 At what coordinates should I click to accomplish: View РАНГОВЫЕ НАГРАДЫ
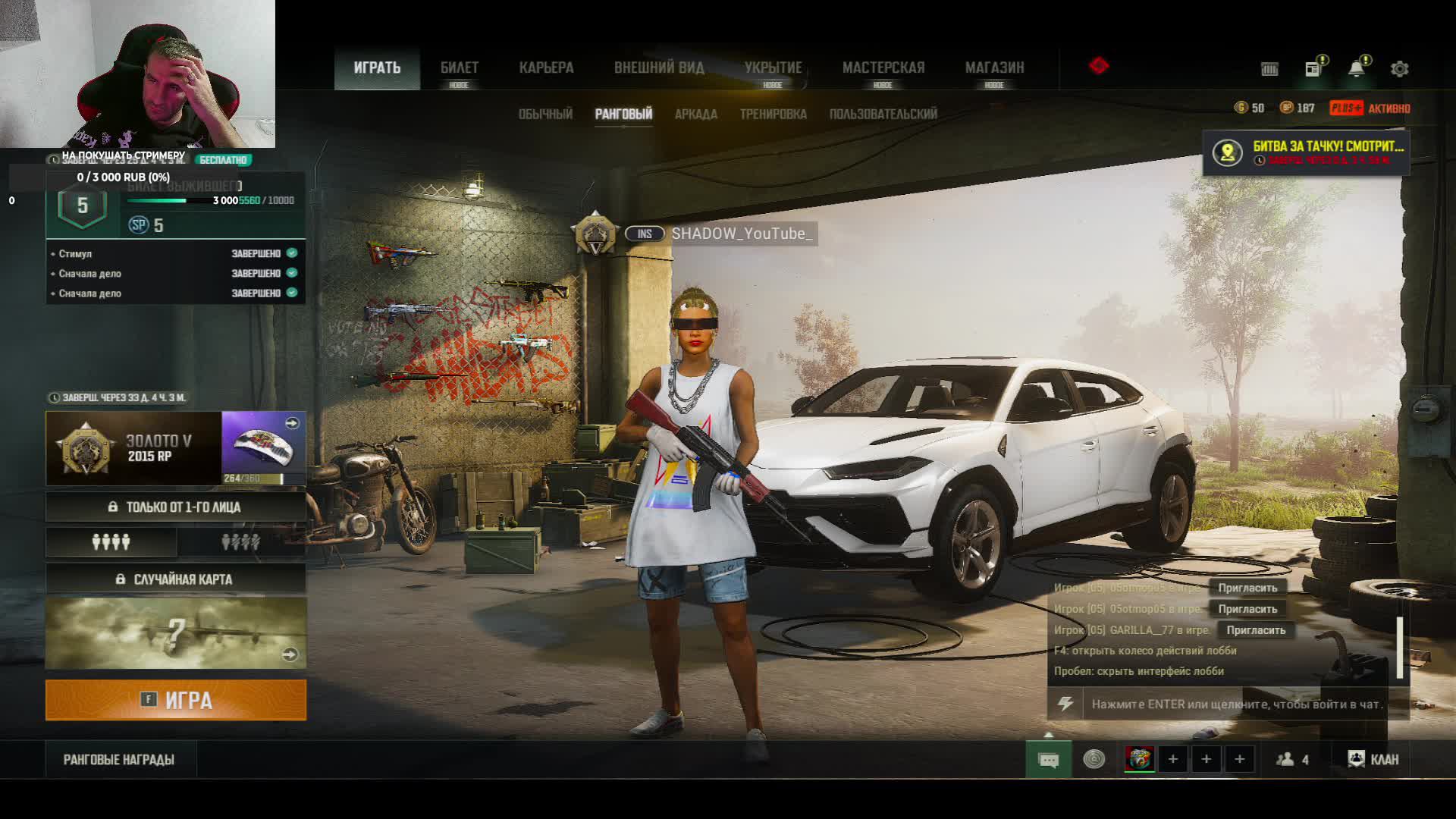tap(119, 760)
